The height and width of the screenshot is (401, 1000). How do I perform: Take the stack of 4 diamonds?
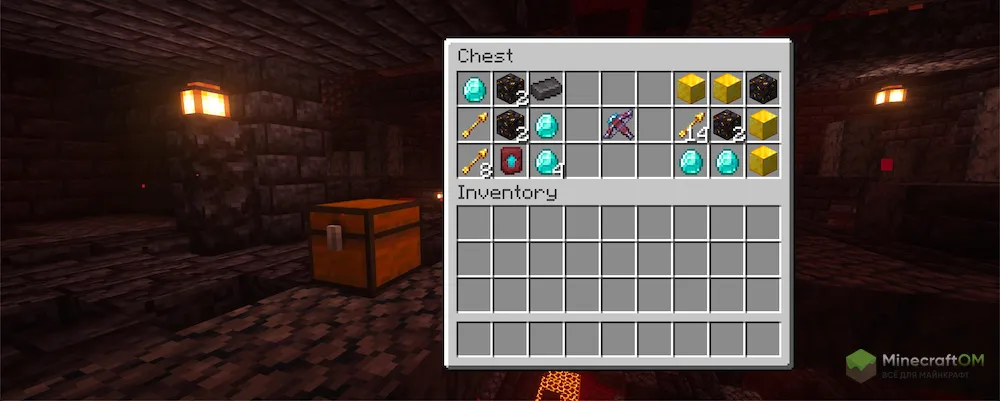[546, 161]
